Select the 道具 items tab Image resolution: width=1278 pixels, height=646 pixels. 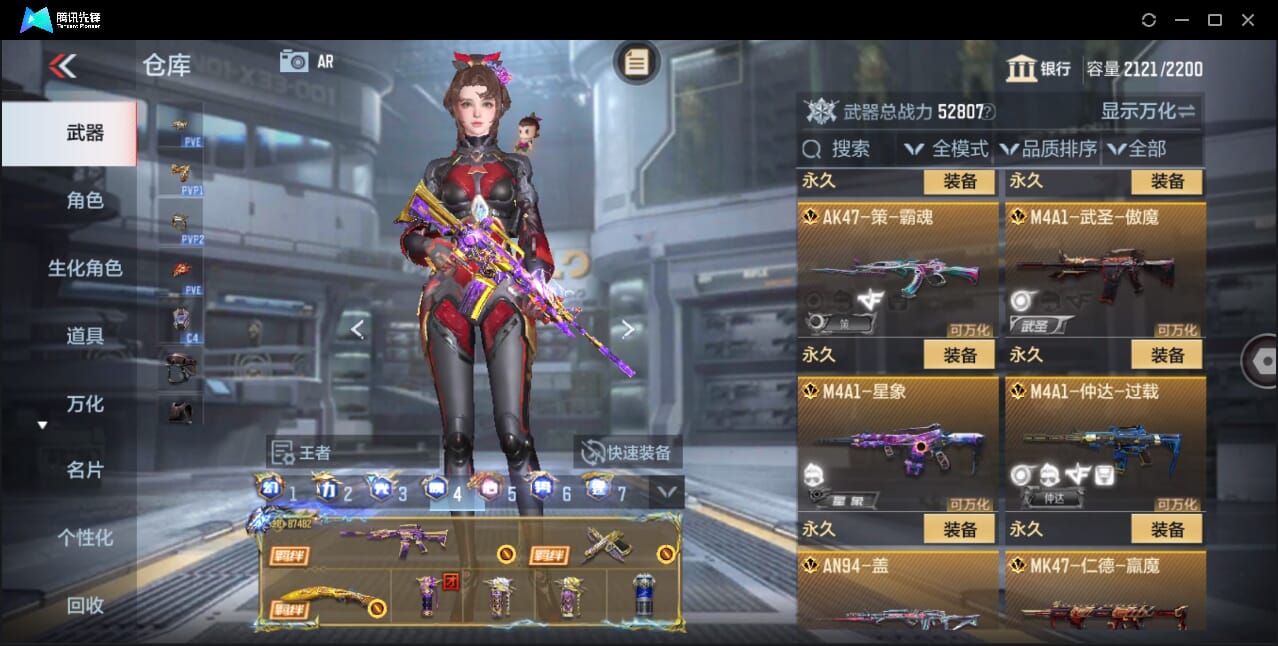pyautogui.click(x=85, y=336)
